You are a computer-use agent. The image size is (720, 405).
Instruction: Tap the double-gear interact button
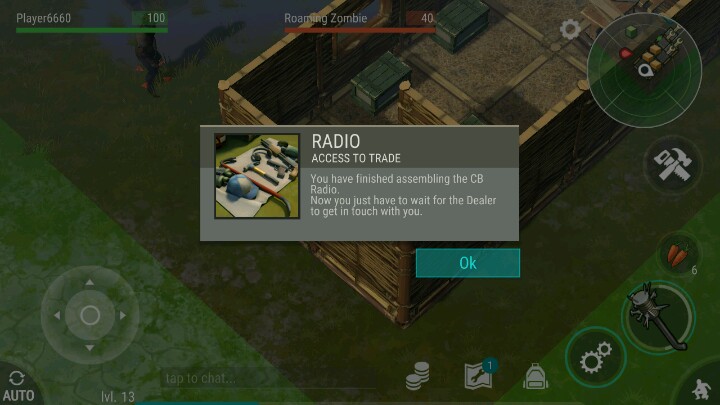[x=596, y=358]
